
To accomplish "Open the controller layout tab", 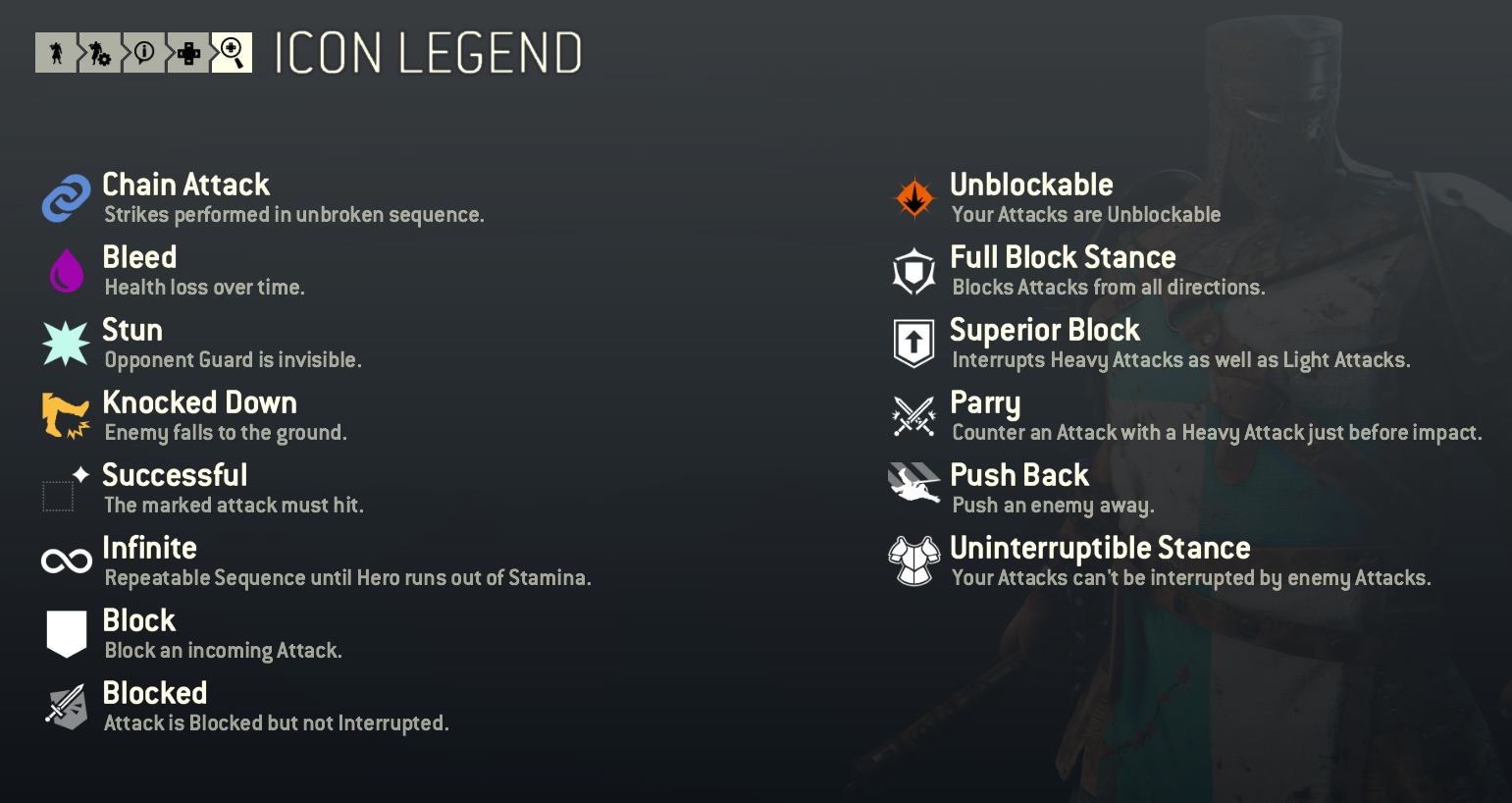I will click(187, 52).
